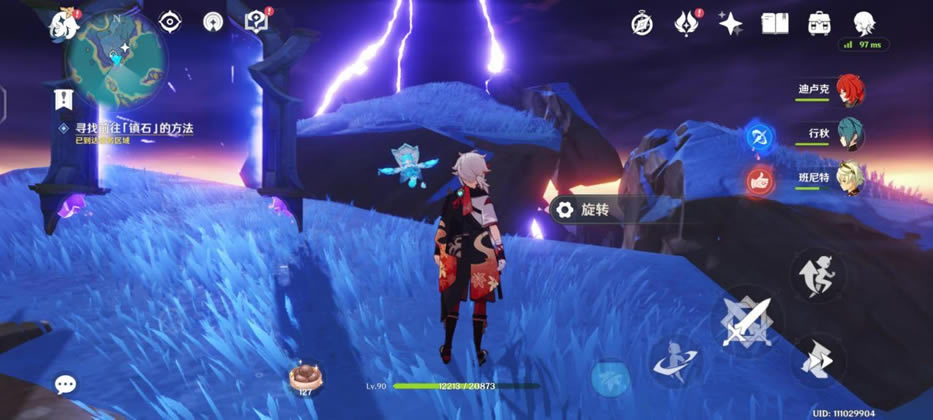Image resolution: width=933 pixels, height=420 pixels.
Task: Switch to party member 班尼特
Action: tap(849, 176)
